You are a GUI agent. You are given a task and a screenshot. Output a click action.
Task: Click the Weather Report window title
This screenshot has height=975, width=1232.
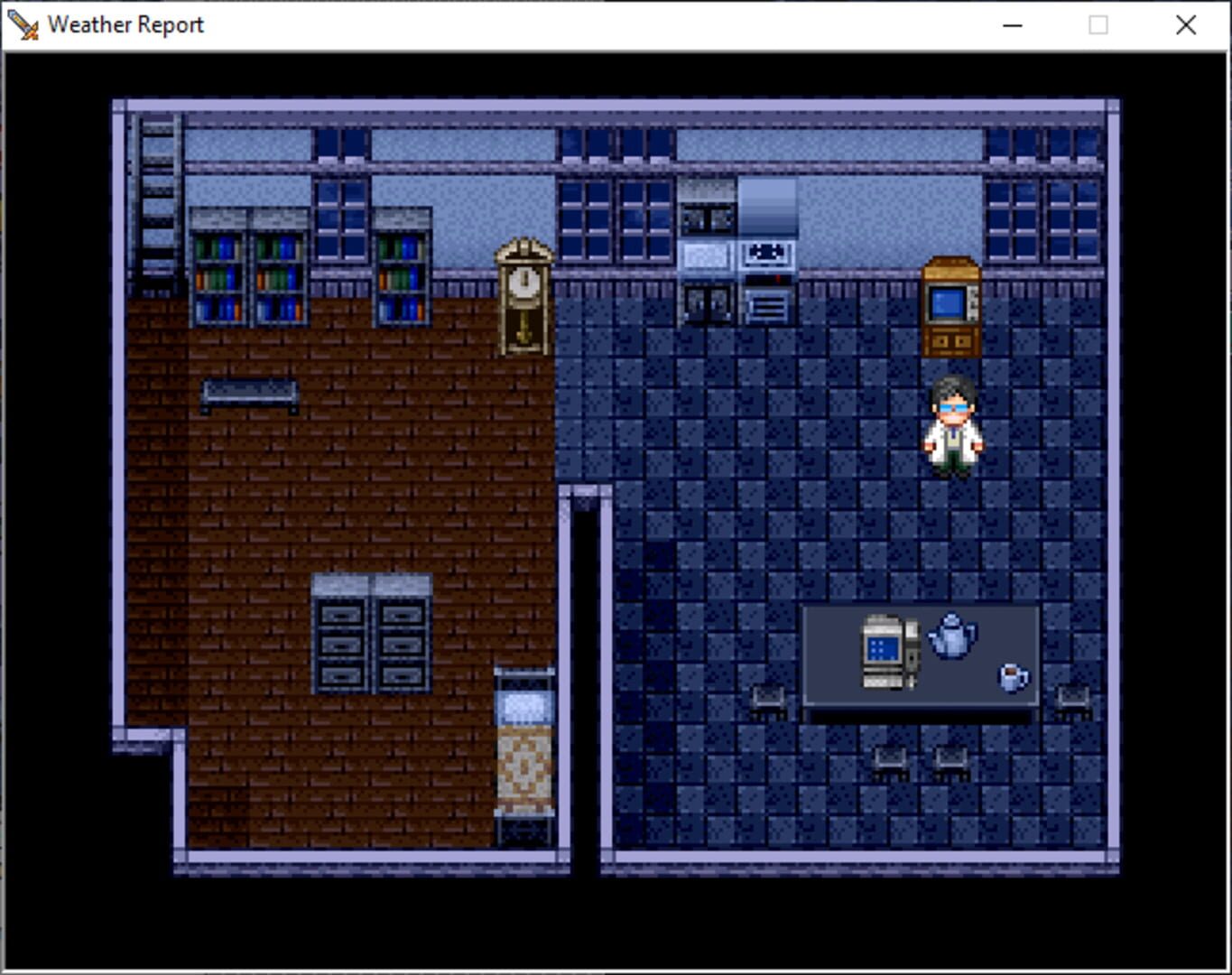[x=126, y=24]
